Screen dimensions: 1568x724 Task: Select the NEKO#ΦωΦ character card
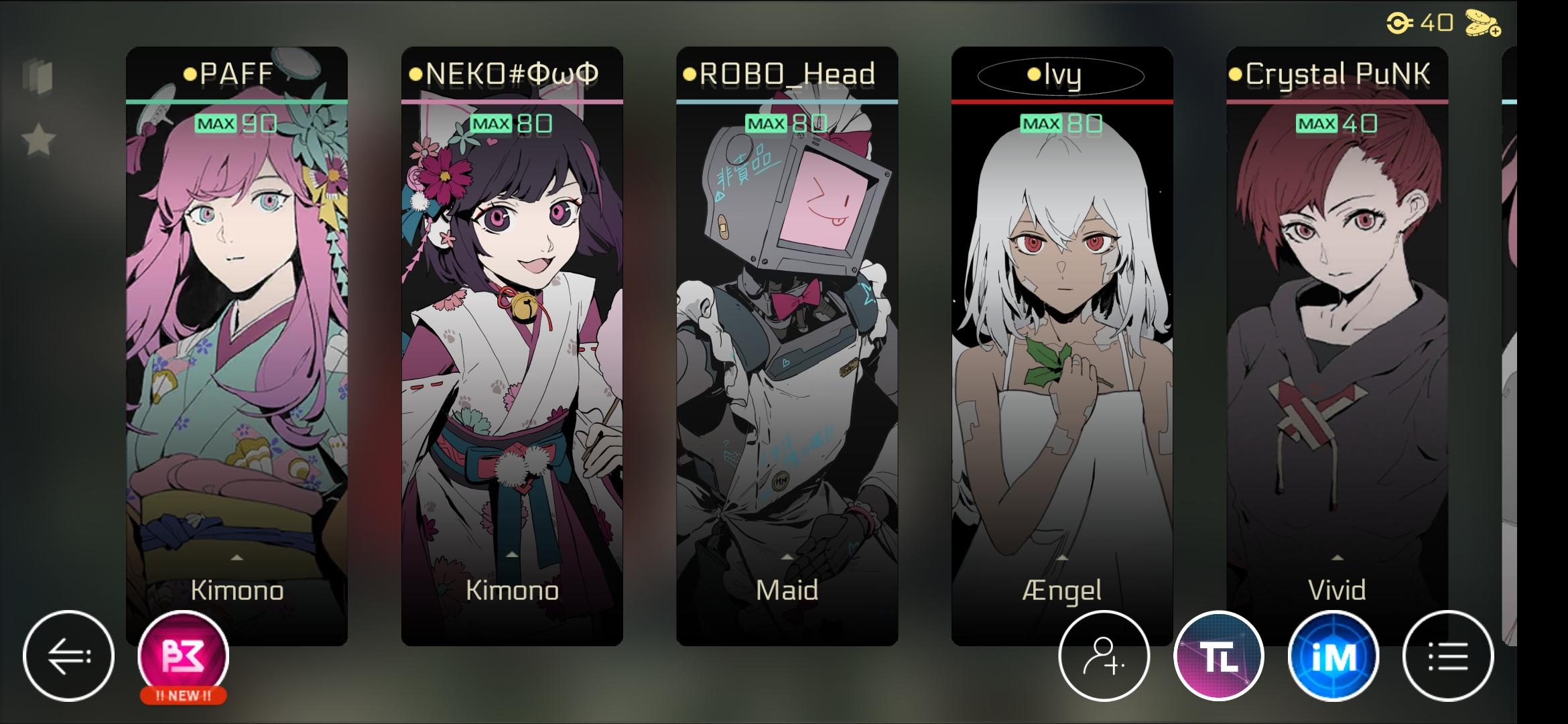click(511, 335)
